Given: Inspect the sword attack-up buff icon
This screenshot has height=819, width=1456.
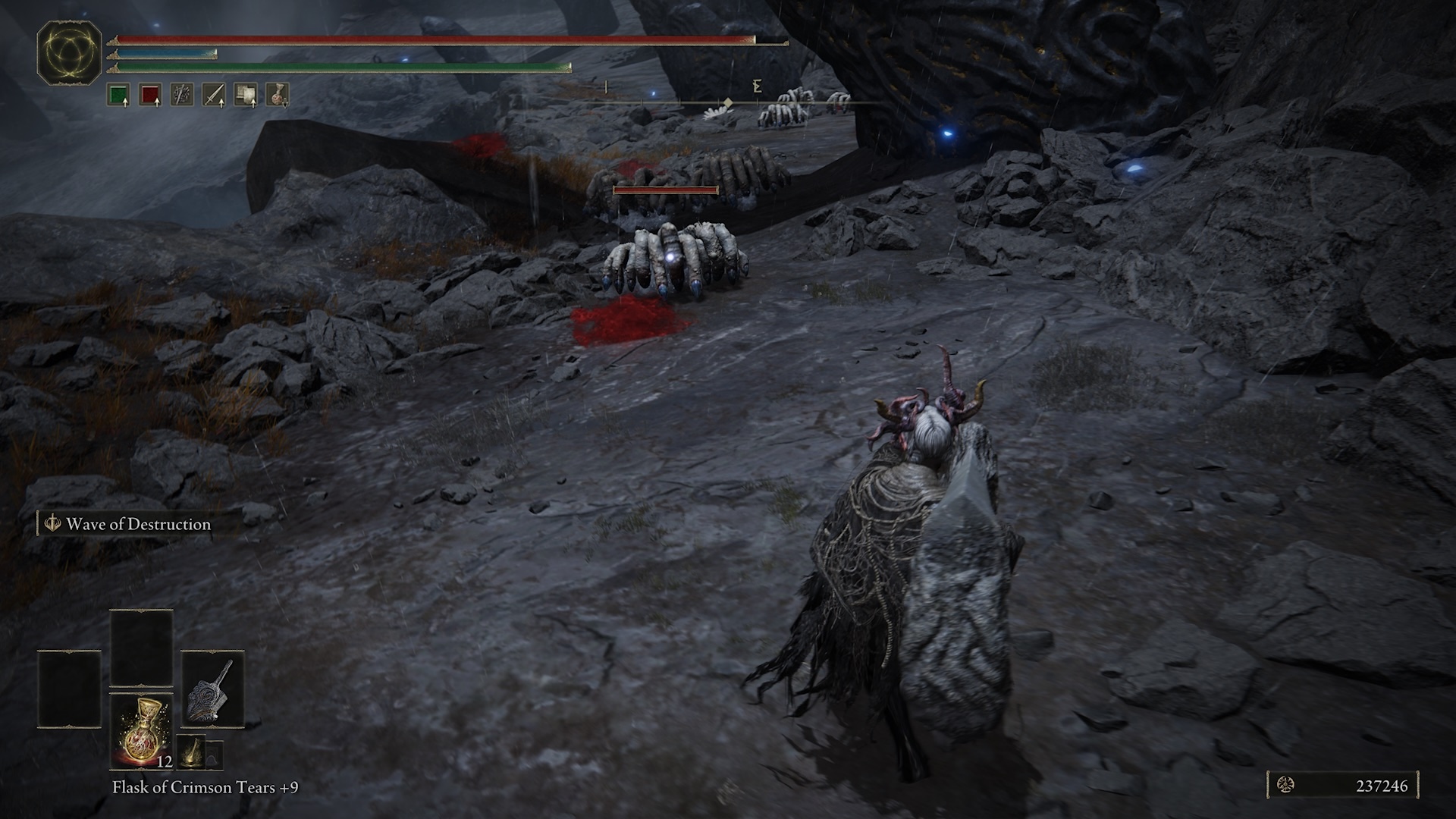Looking at the screenshot, I should (x=213, y=95).
